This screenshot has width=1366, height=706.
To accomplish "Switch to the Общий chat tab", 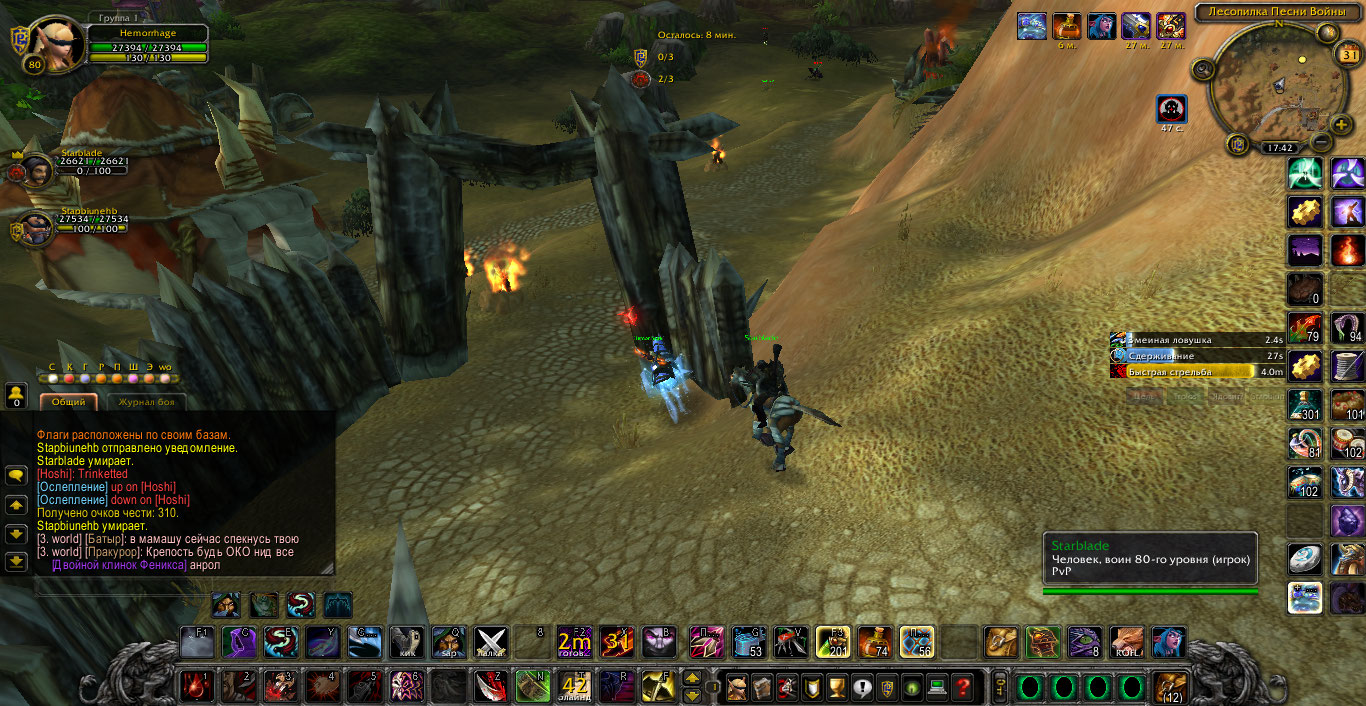I will pyautogui.click(x=67, y=402).
